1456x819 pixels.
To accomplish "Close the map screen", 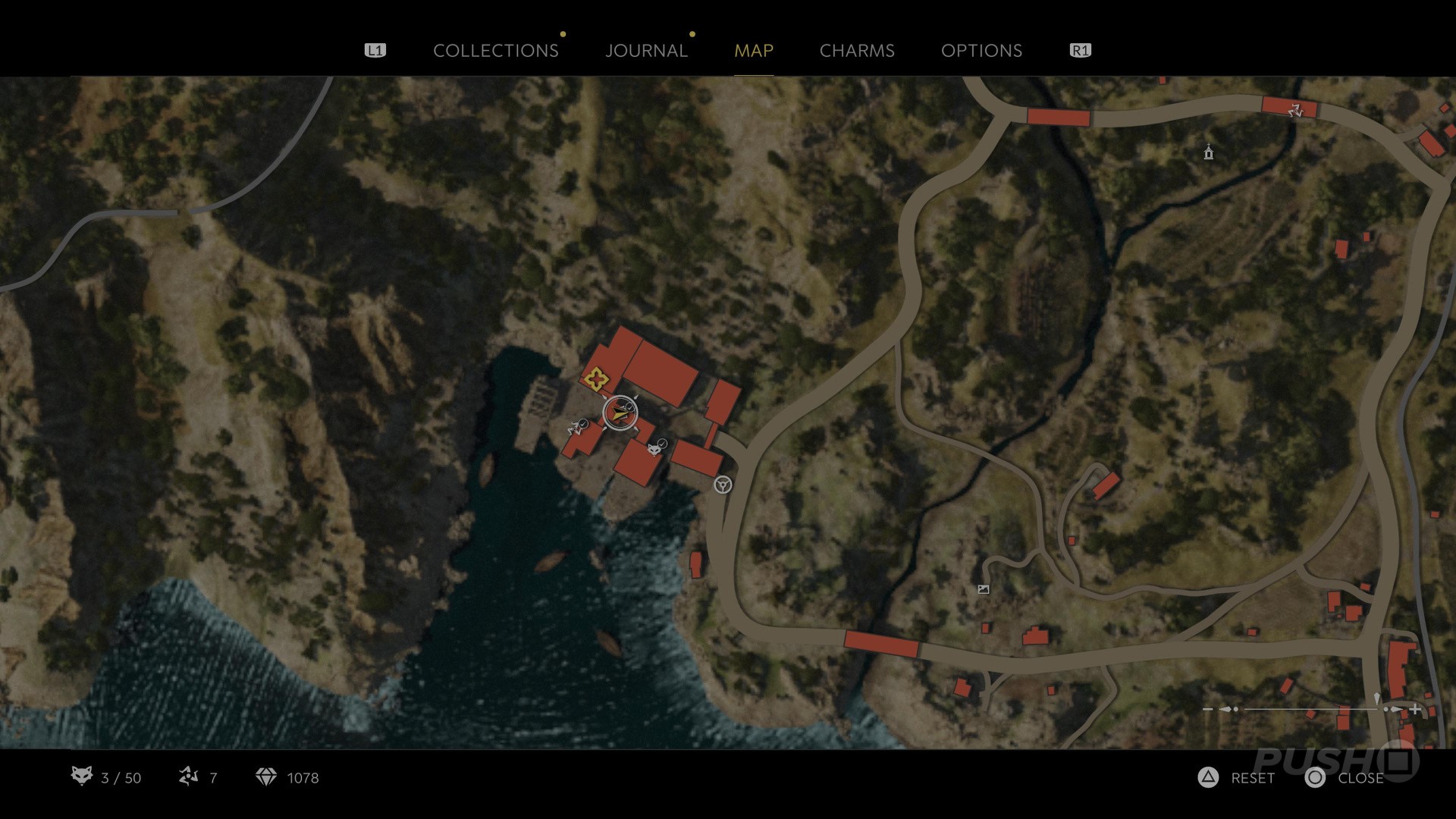I will [x=1345, y=778].
